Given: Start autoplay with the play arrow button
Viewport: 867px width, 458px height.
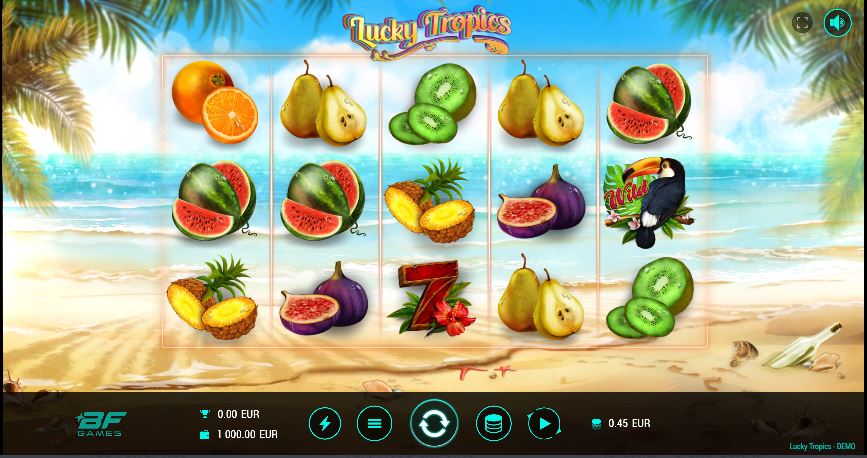Looking at the screenshot, I should click(x=544, y=423).
